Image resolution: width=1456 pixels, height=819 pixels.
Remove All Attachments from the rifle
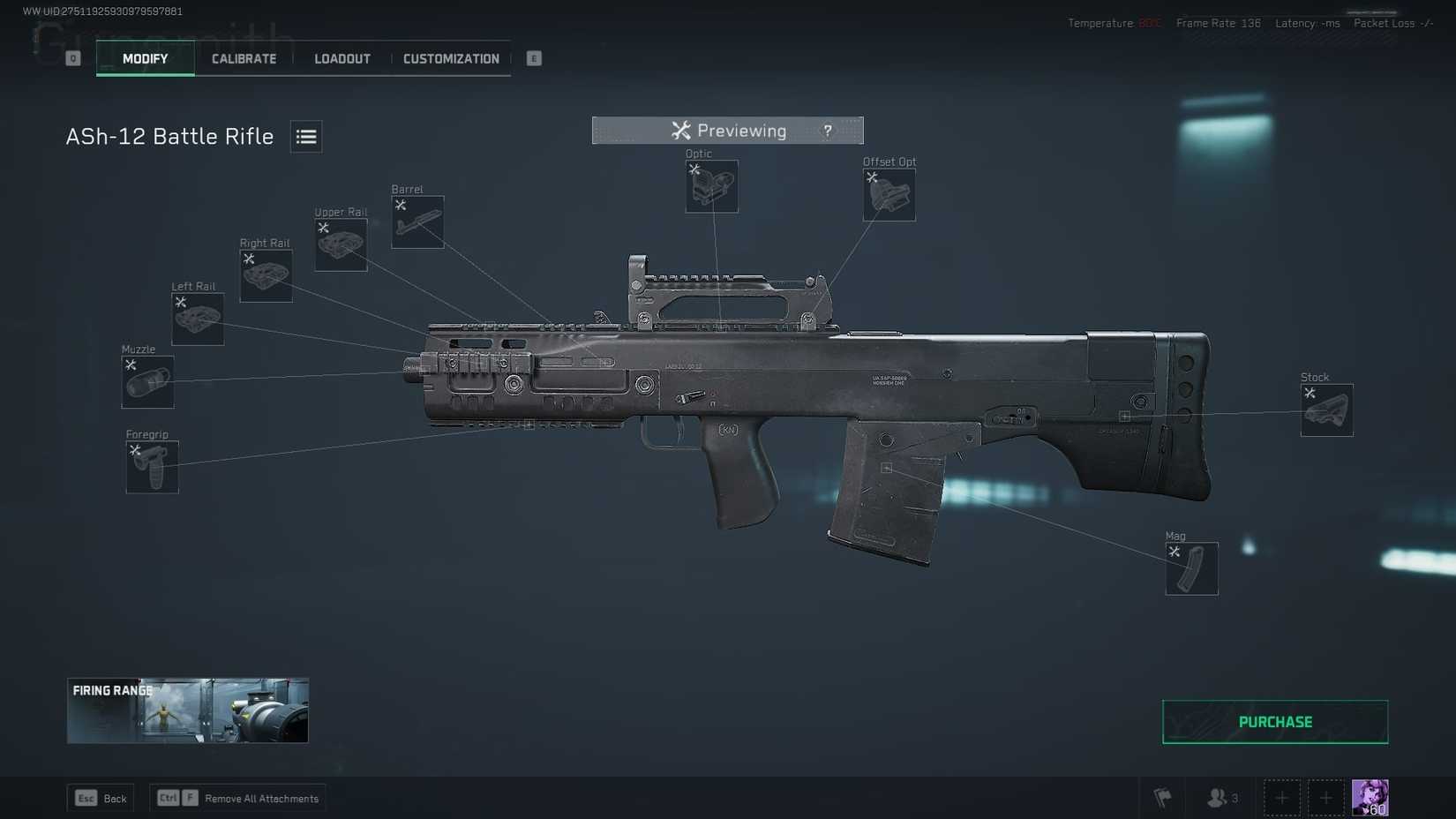237,799
